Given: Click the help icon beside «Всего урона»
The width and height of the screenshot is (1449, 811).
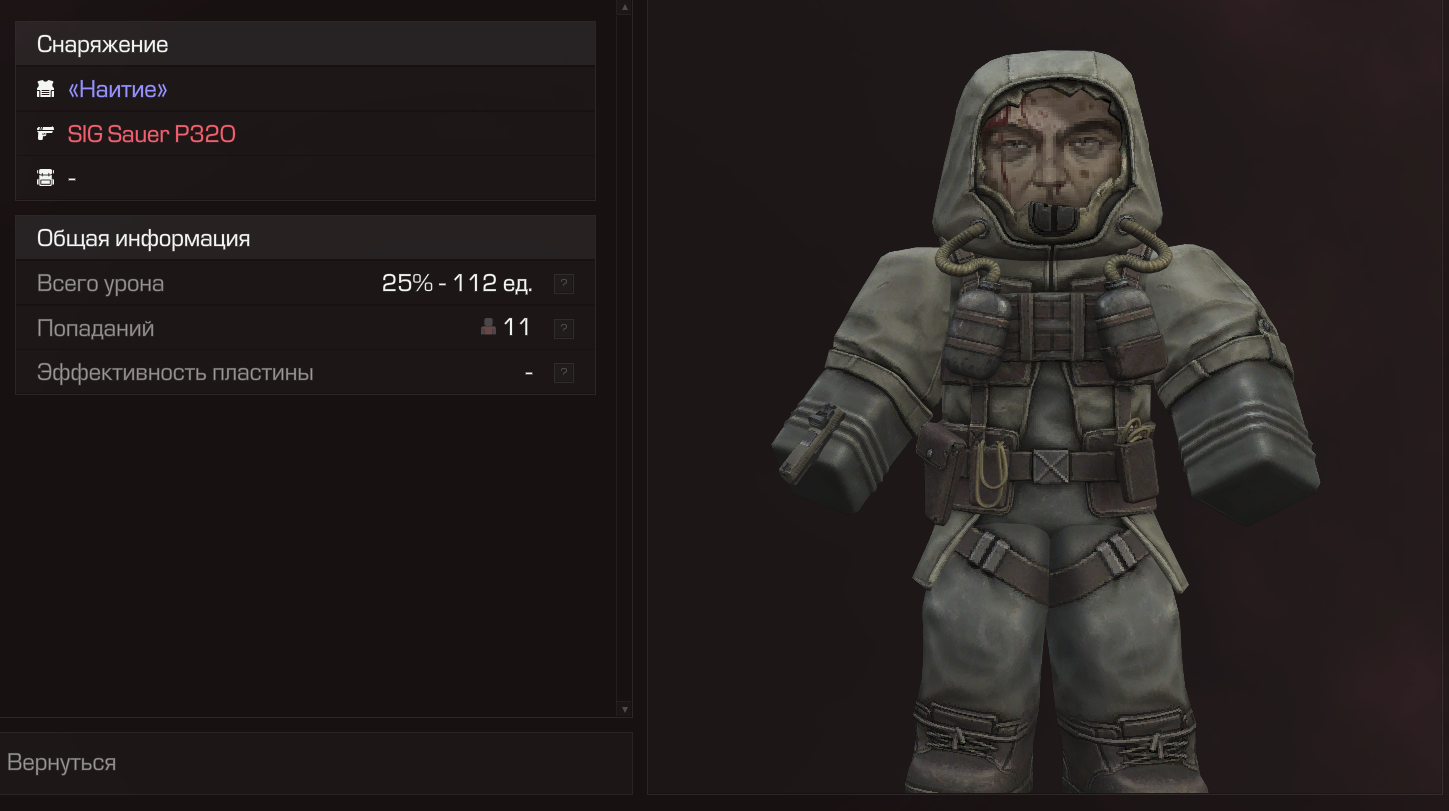Looking at the screenshot, I should (564, 284).
